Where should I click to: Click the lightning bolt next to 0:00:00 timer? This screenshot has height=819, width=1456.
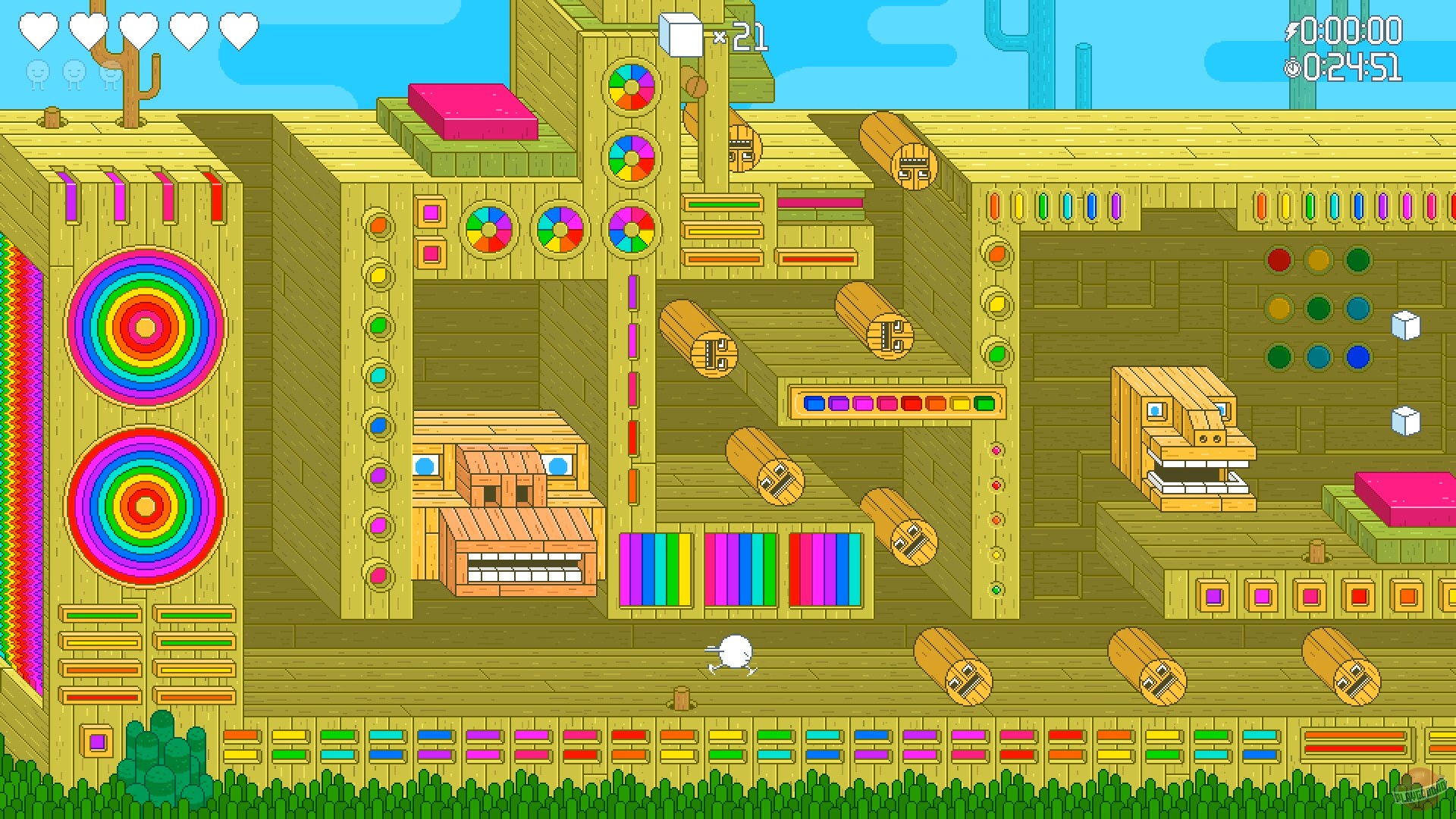click(x=1294, y=30)
